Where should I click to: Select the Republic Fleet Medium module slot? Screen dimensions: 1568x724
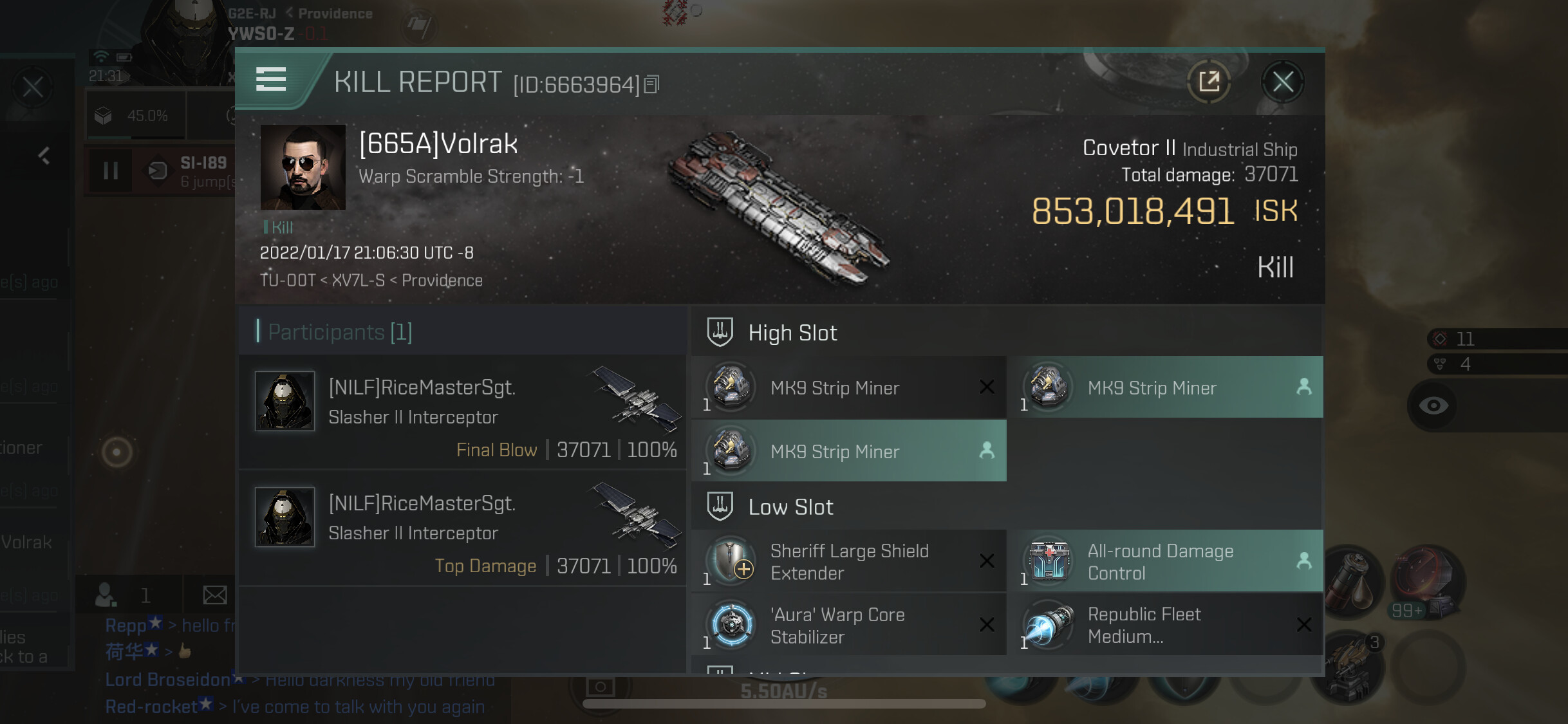coord(1166,625)
